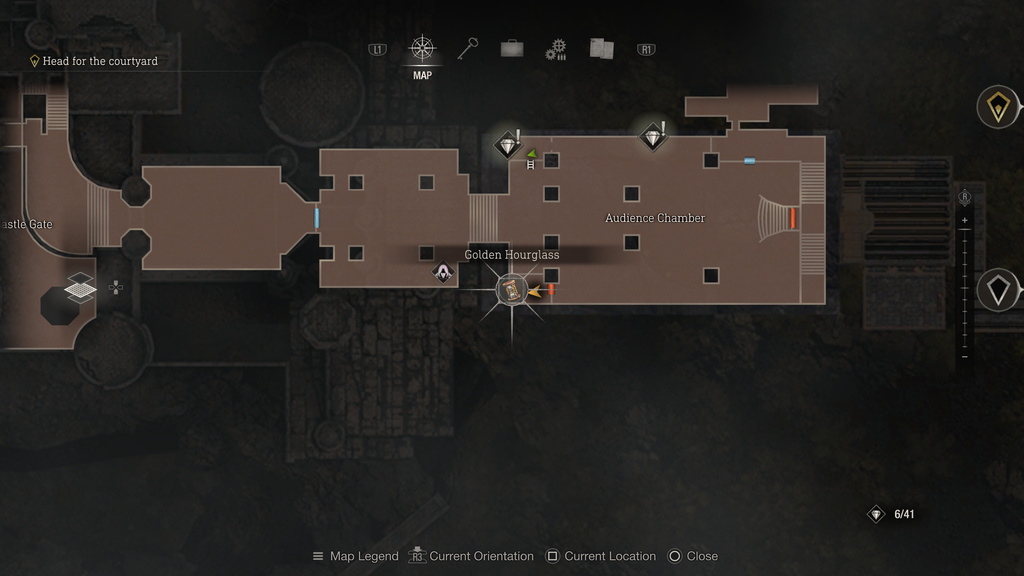The image size is (1024, 576).
Task: Switch to the key items tab
Action: (469, 48)
